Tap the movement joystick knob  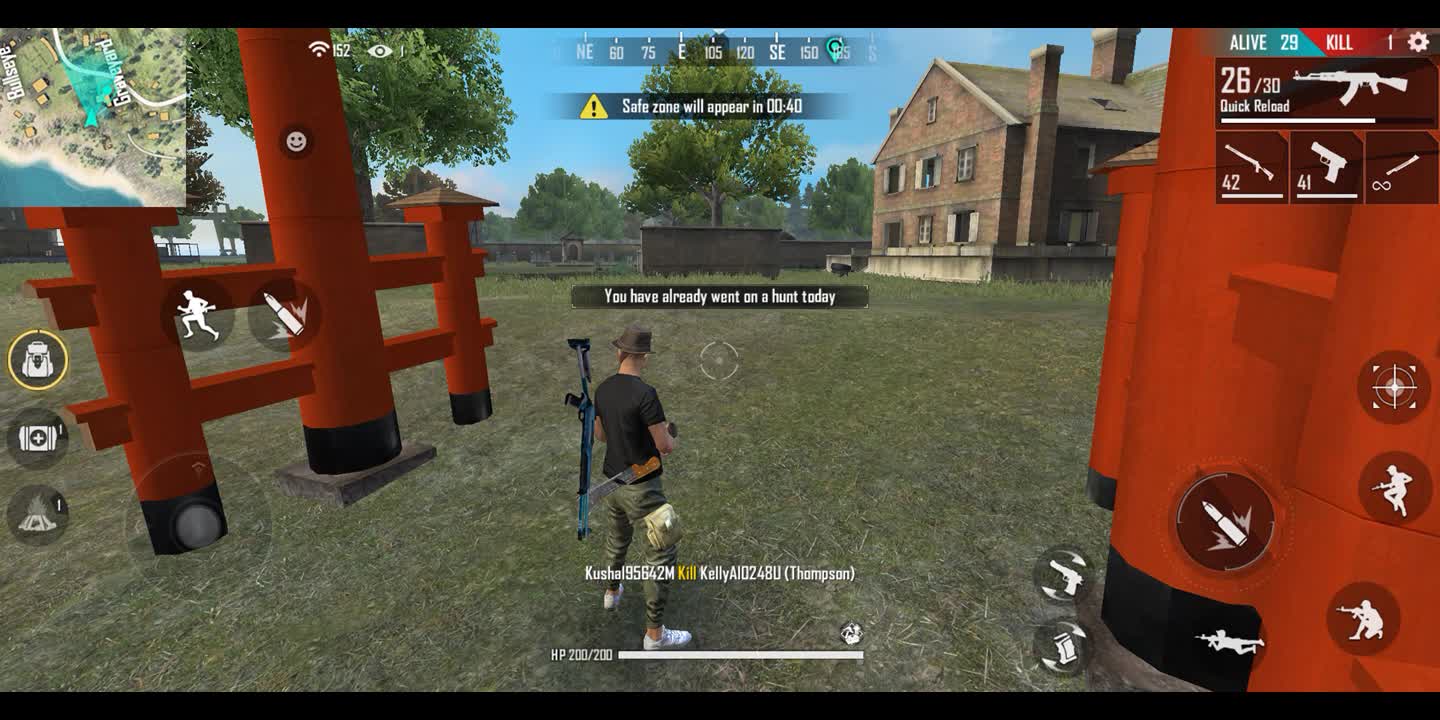(197, 524)
